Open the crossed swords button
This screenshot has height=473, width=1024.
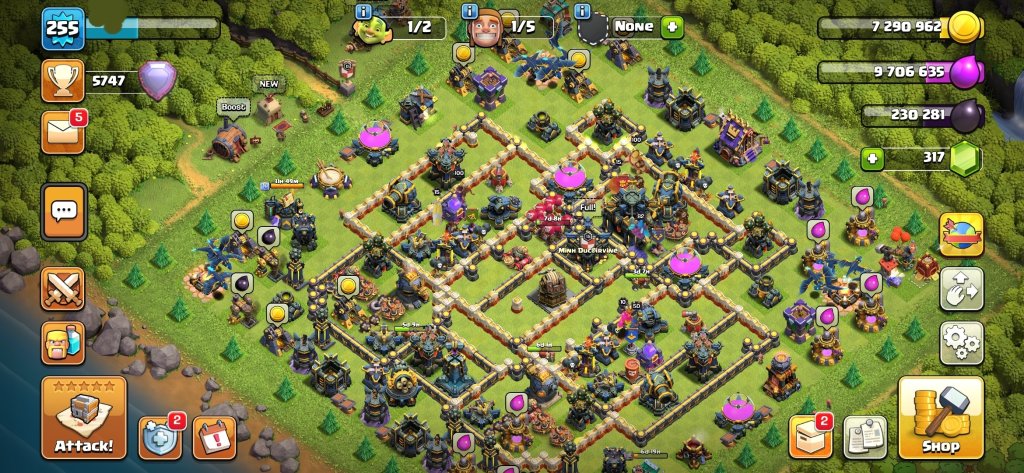[x=62, y=291]
